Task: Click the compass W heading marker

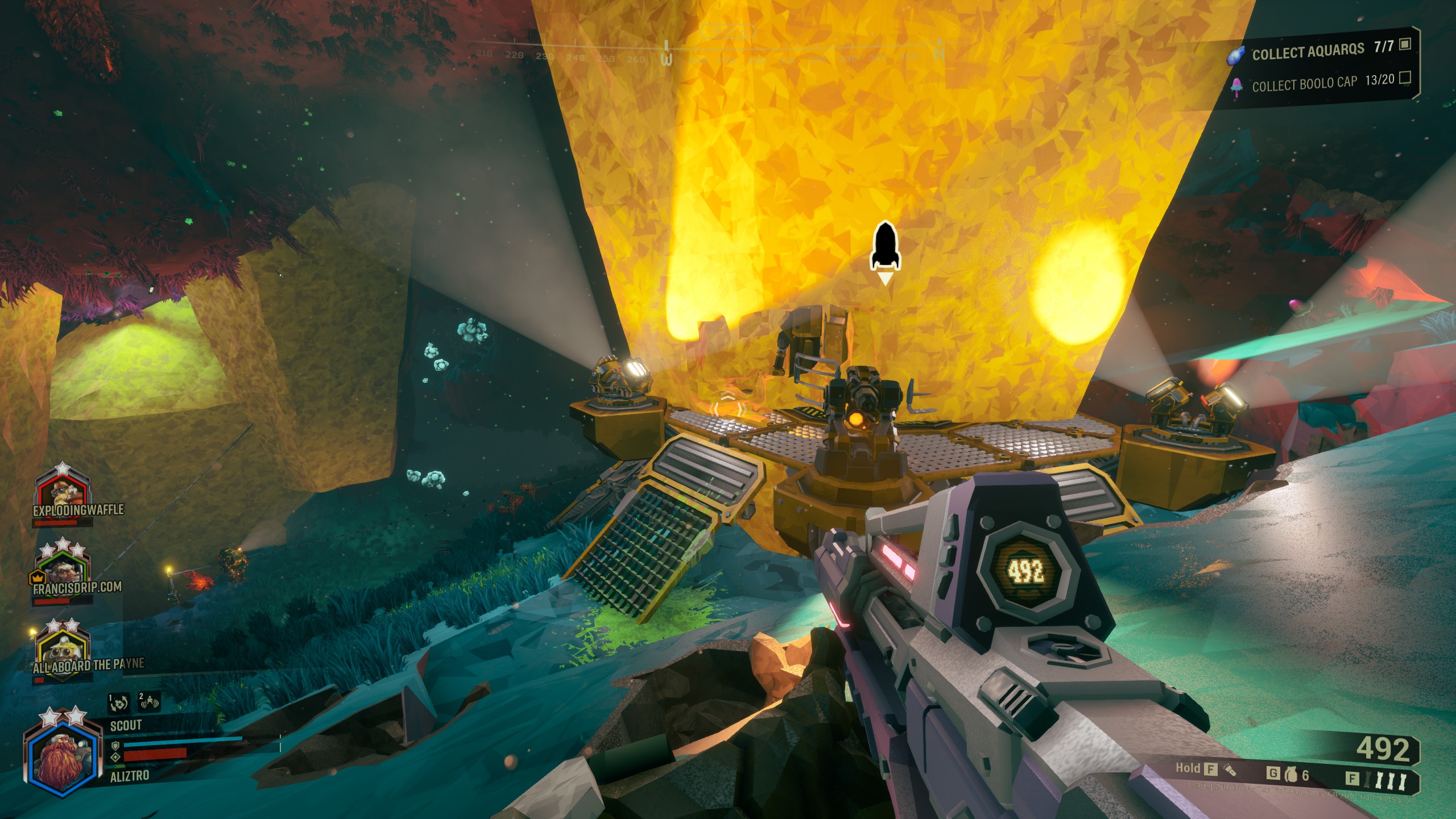Action: pos(667,56)
